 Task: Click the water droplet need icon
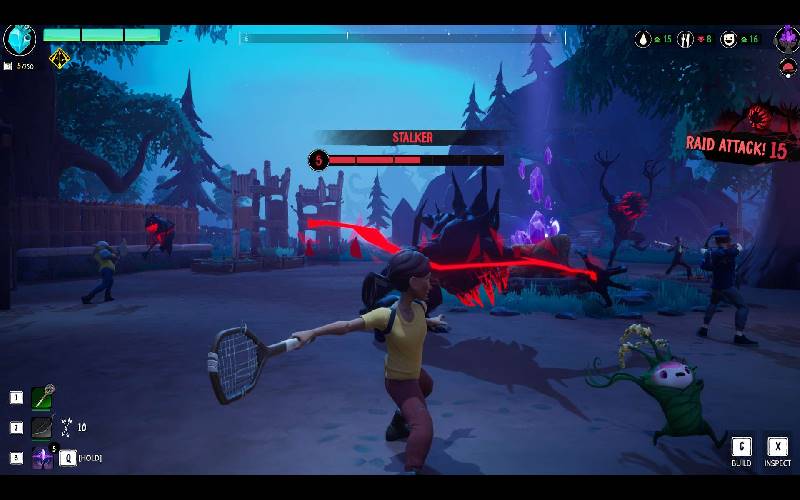pos(644,39)
